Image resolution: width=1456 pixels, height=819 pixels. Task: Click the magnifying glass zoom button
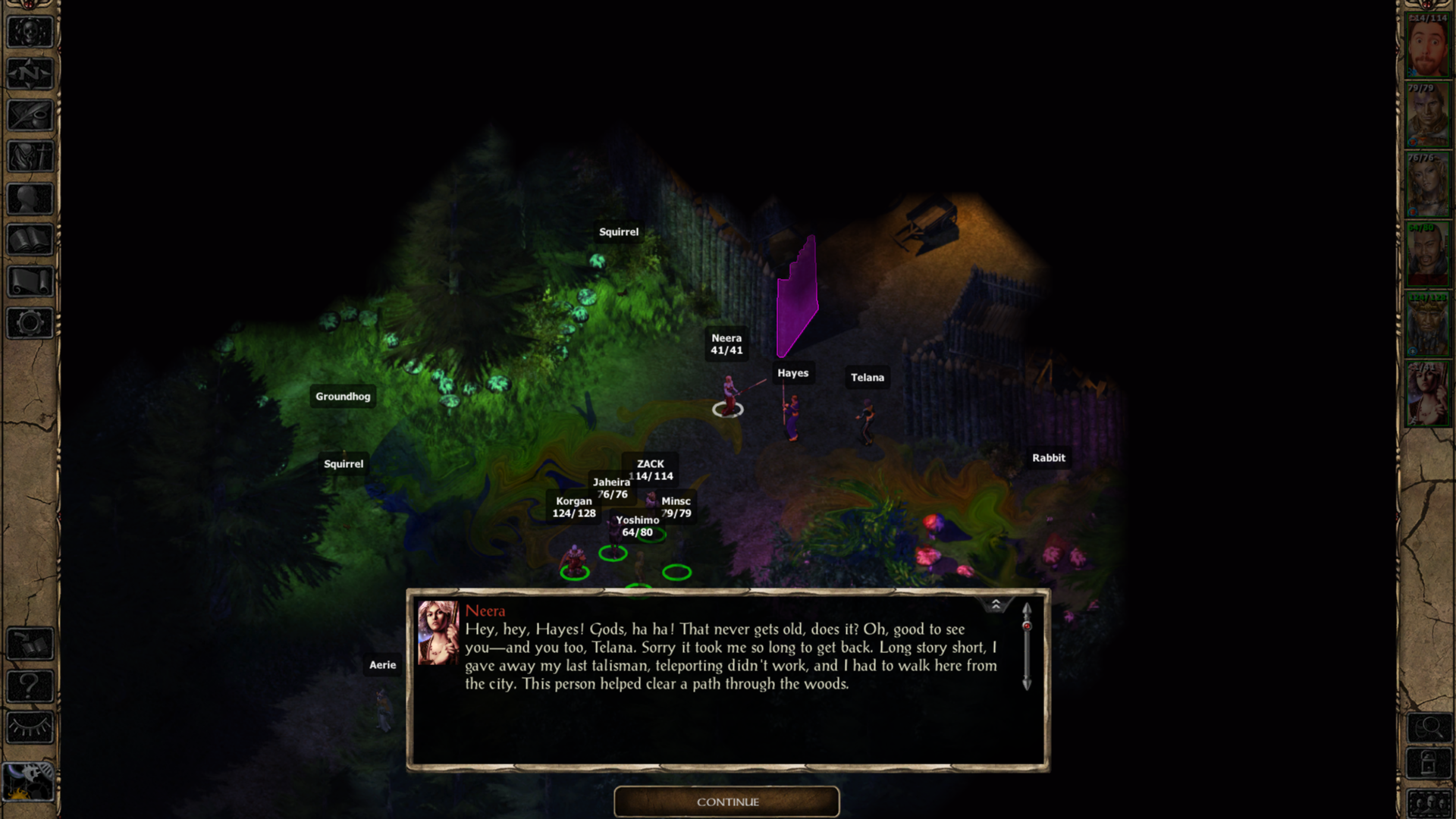pyautogui.click(x=1429, y=728)
